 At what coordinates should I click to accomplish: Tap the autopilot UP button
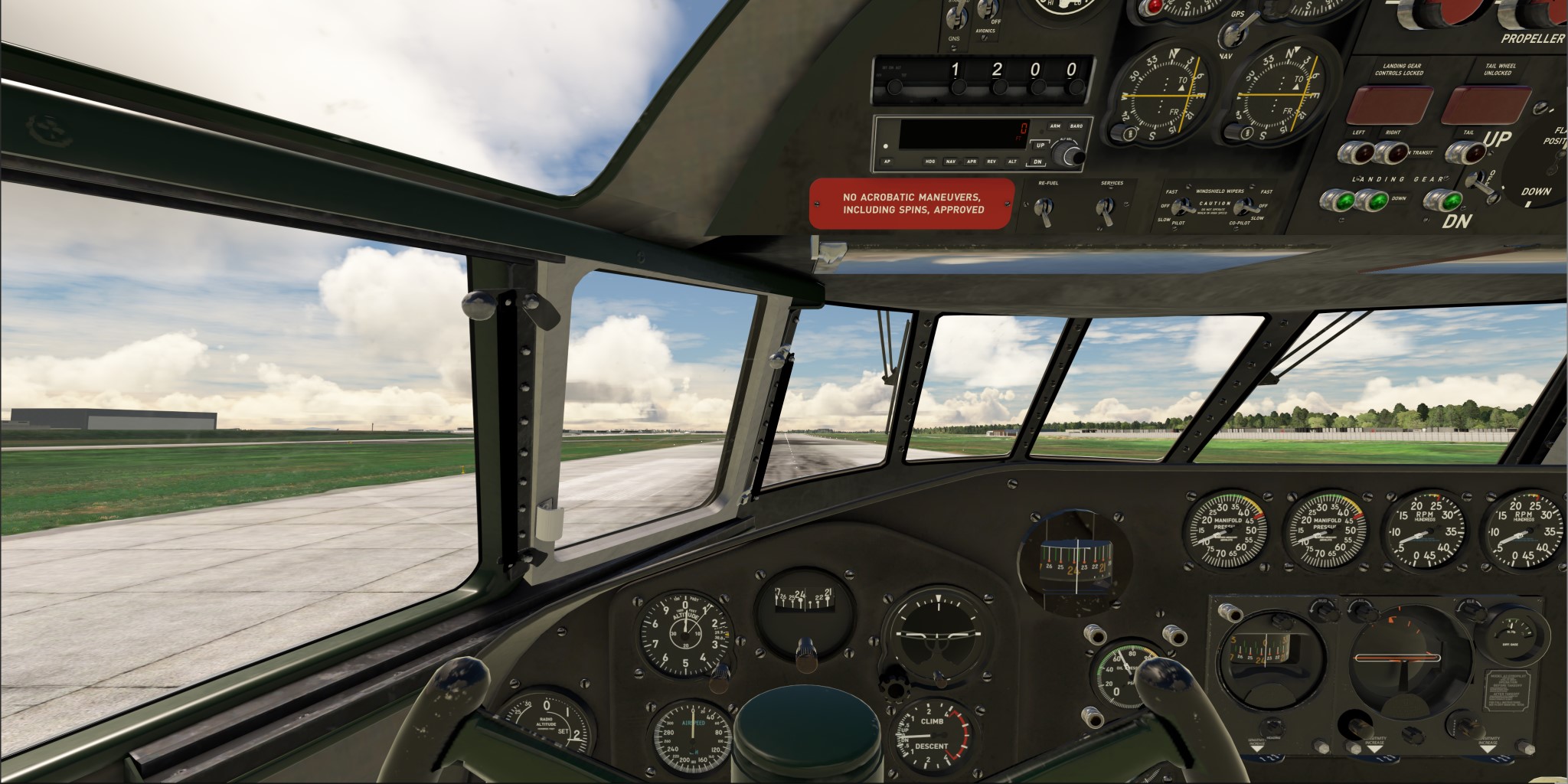pos(1040,145)
